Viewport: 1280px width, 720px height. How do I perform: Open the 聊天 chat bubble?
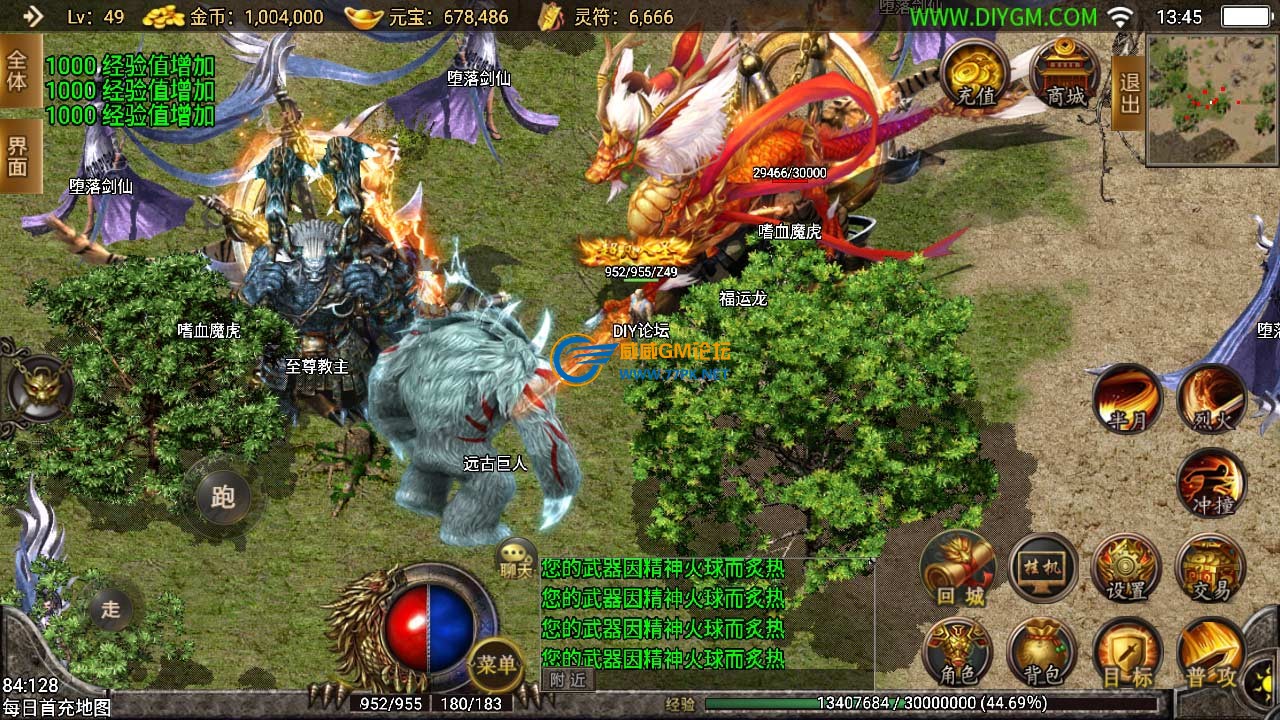point(517,558)
